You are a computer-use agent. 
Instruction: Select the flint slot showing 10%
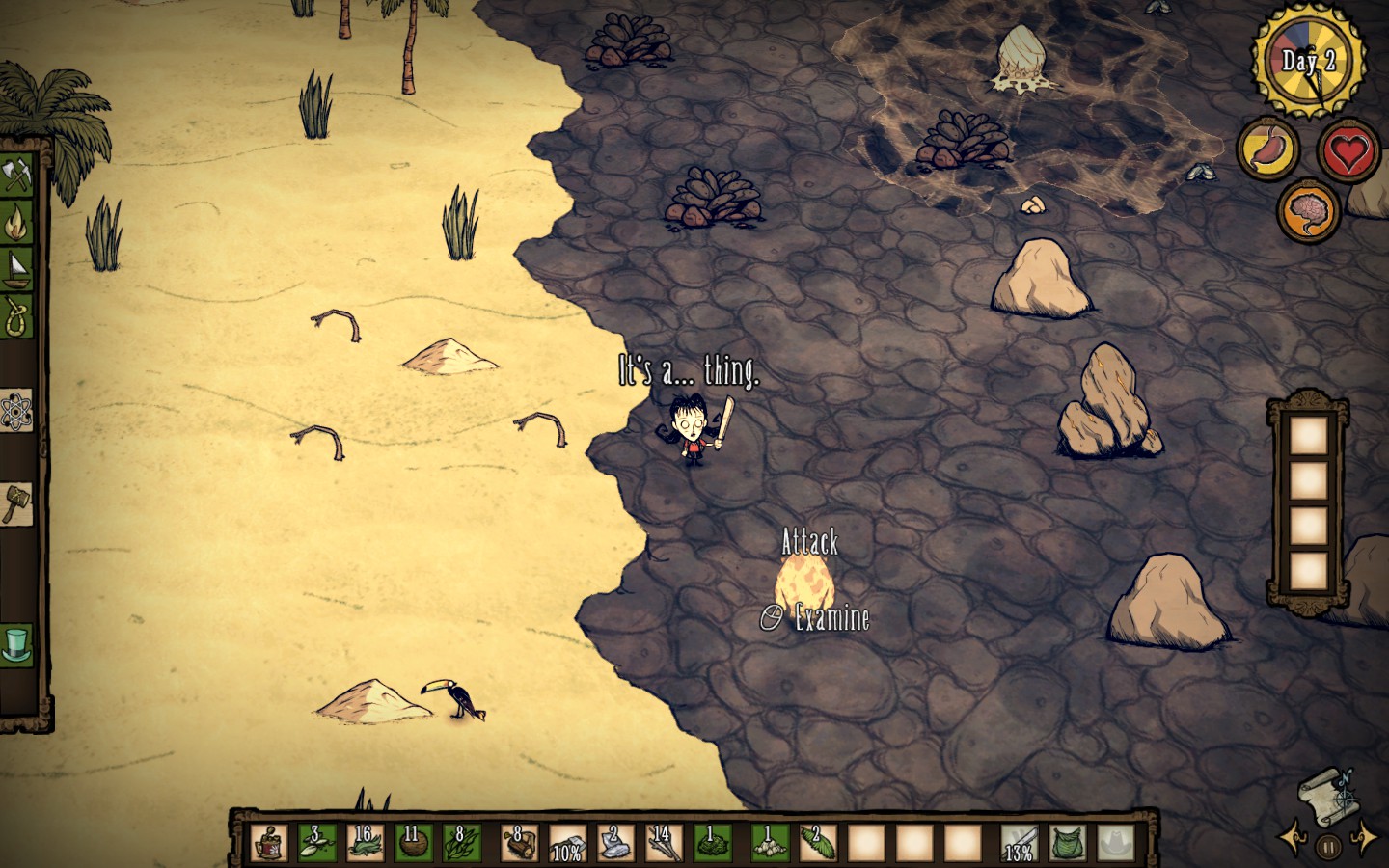[567, 842]
